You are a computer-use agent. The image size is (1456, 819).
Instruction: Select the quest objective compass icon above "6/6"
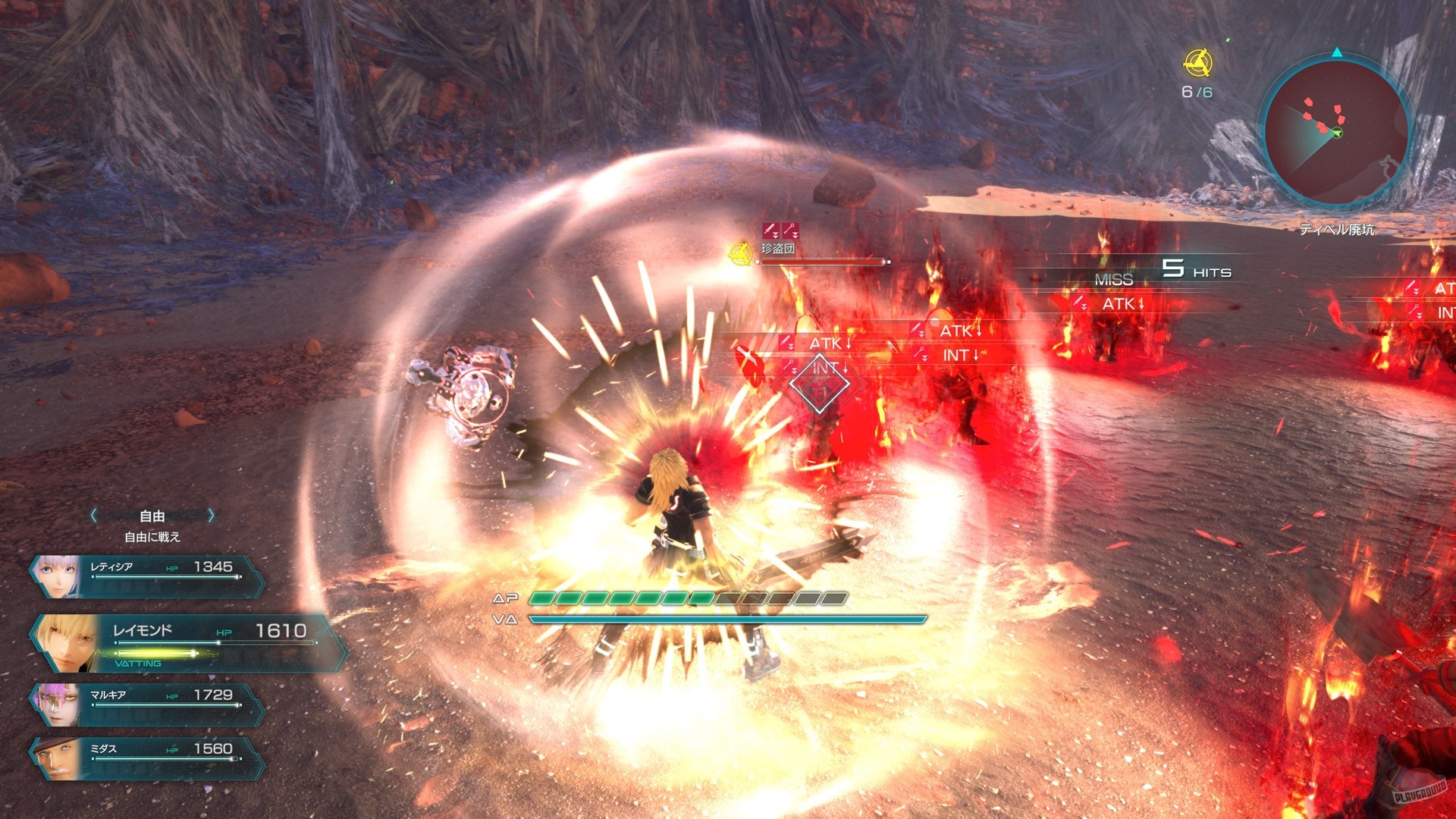pyautogui.click(x=1199, y=64)
